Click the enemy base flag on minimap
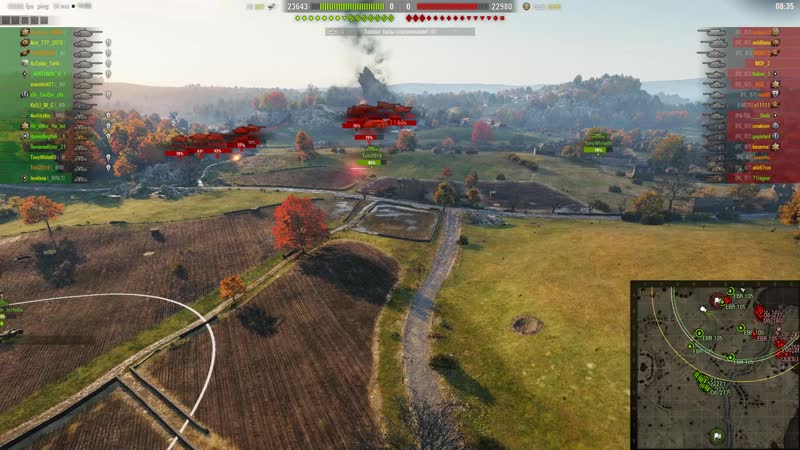The height and width of the screenshot is (450, 800). click(x=717, y=299)
